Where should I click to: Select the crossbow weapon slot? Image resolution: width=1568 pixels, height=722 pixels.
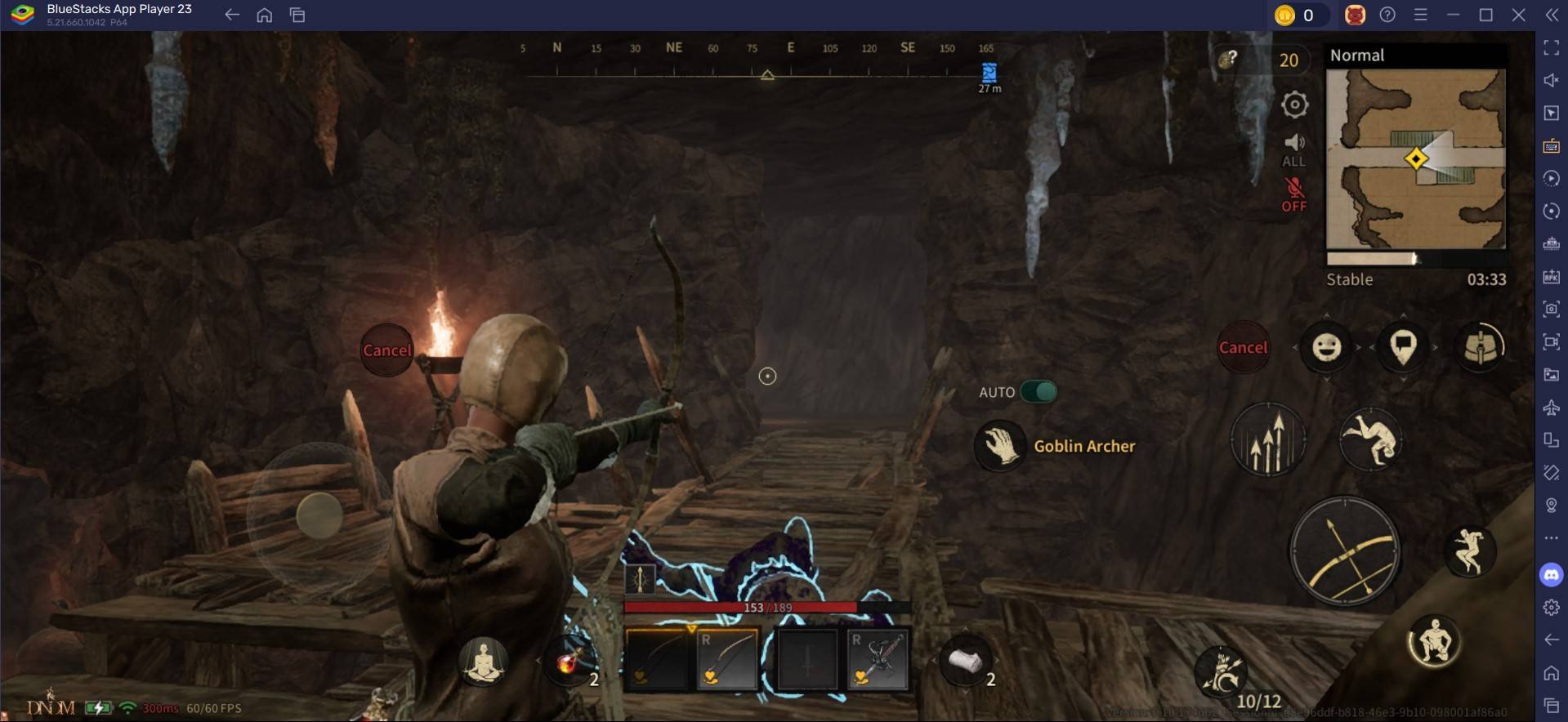pos(878,660)
